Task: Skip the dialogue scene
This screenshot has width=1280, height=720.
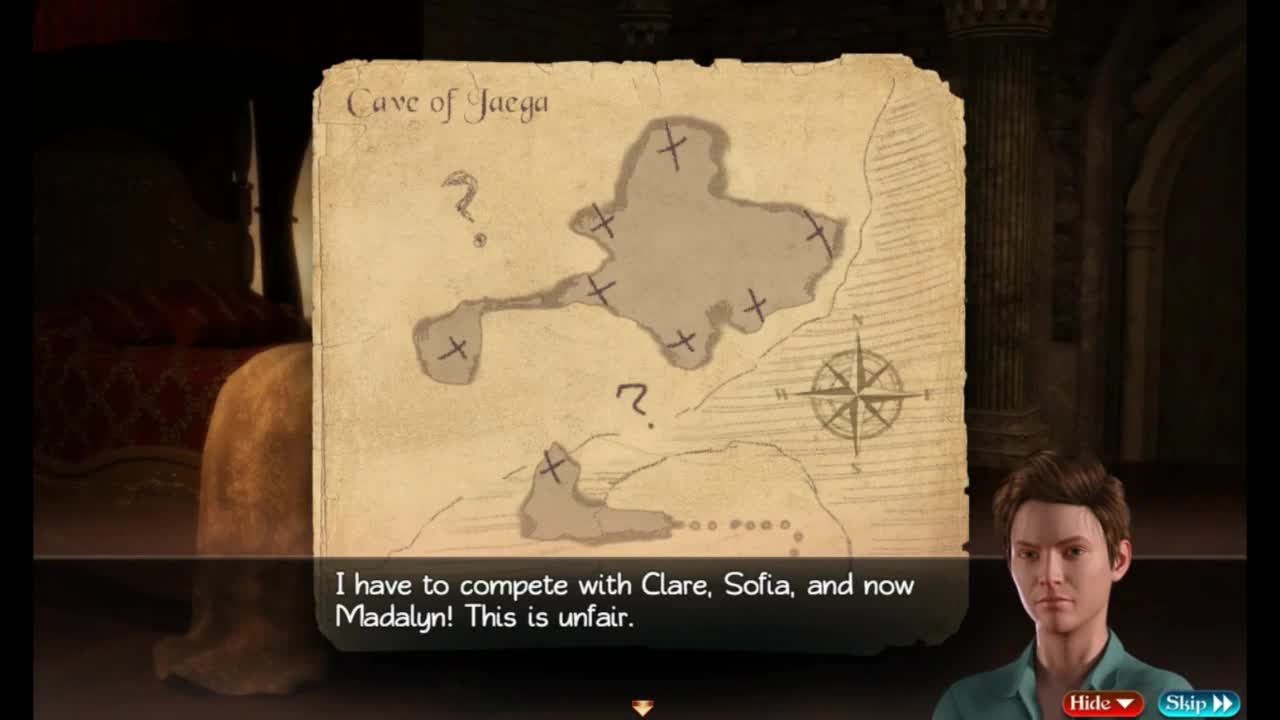Action: tap(1198, 703)
